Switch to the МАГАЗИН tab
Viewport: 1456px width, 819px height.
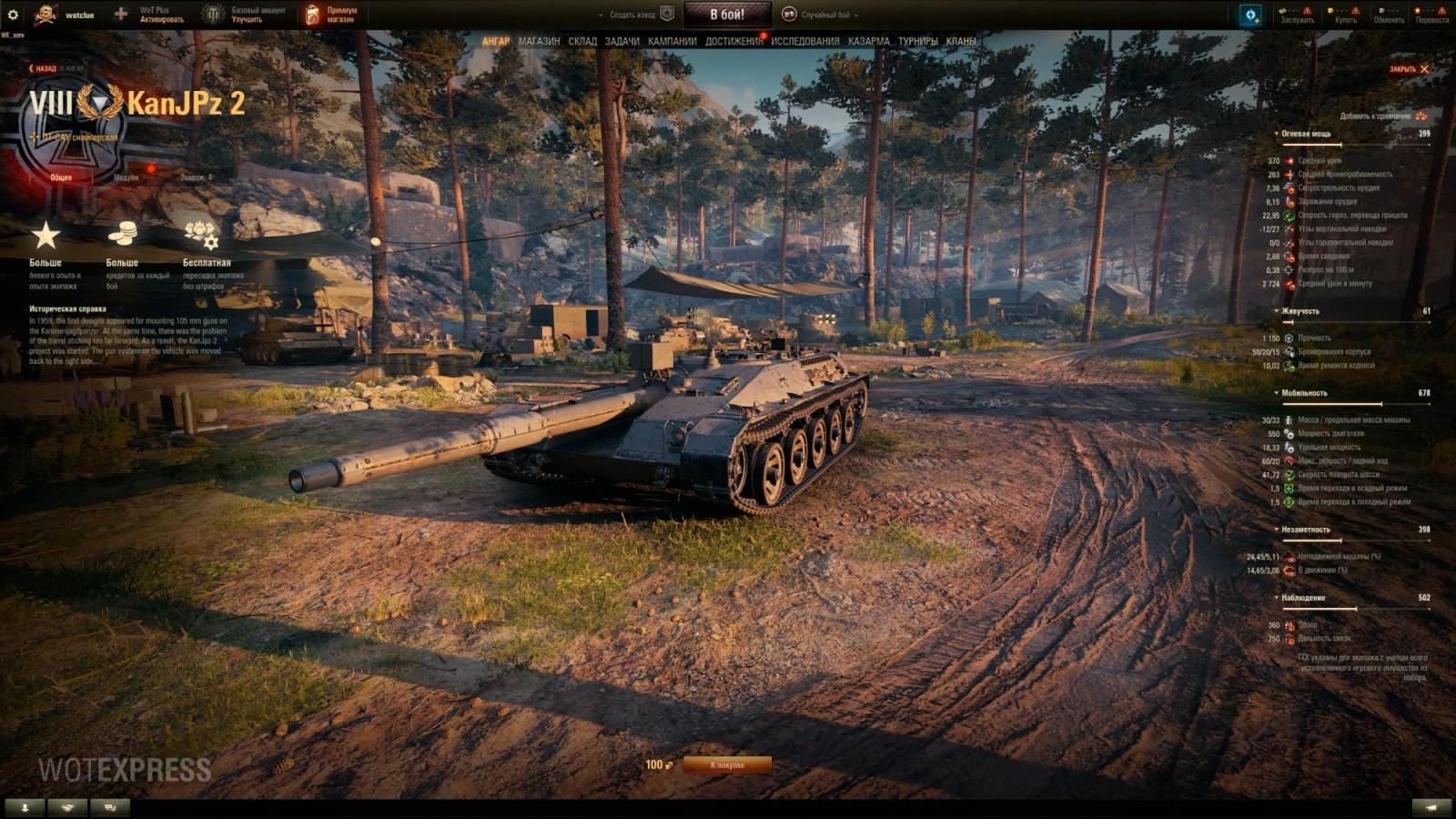pyautogui.click(x=541, y=40)
